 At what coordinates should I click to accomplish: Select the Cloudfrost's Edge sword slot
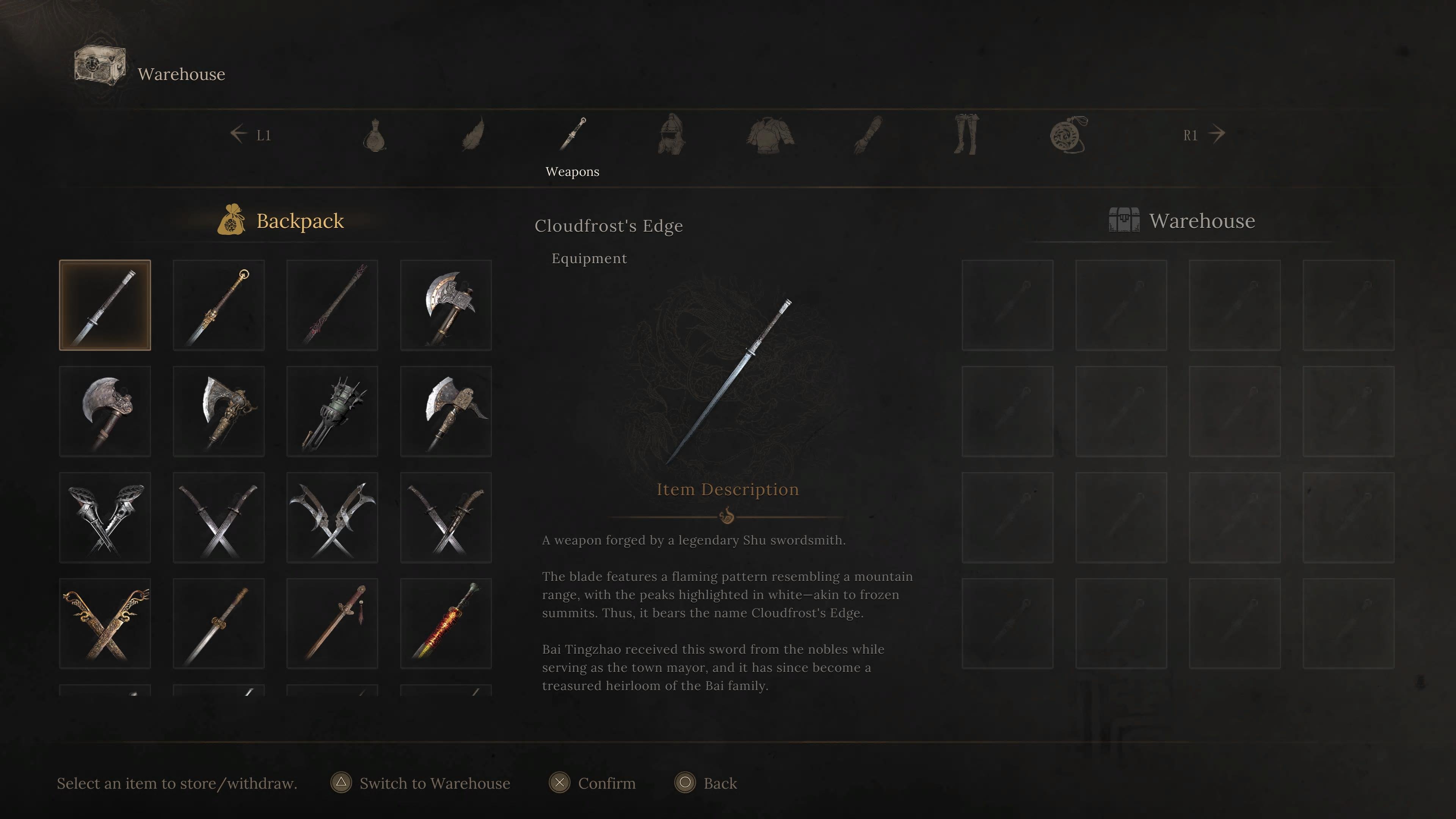[x=105, y=305]
